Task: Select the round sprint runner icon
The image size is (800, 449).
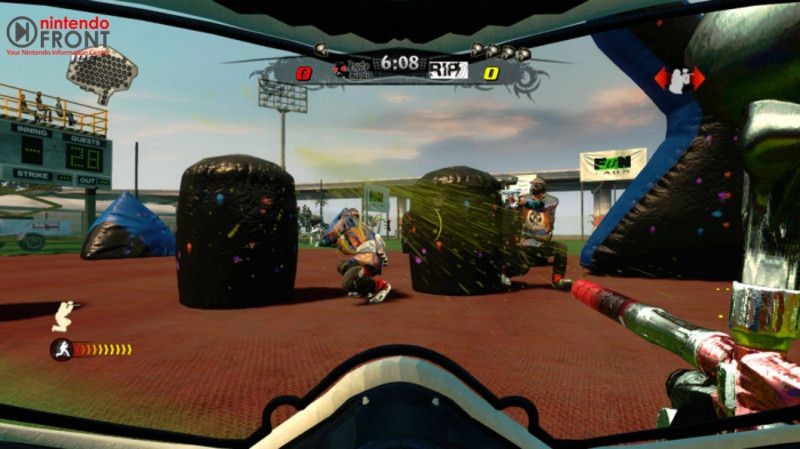Action: point(61,349)
